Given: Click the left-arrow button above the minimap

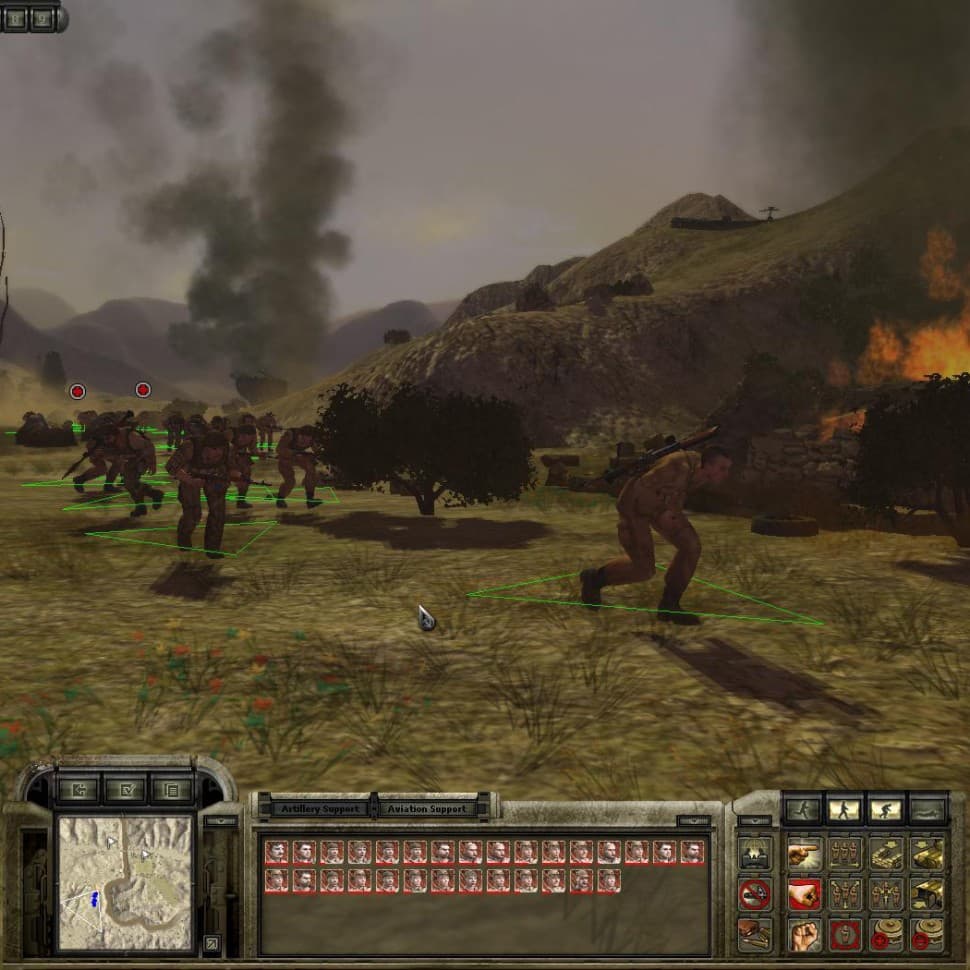Looking at the screenshot, I should [x=76, y=790].
